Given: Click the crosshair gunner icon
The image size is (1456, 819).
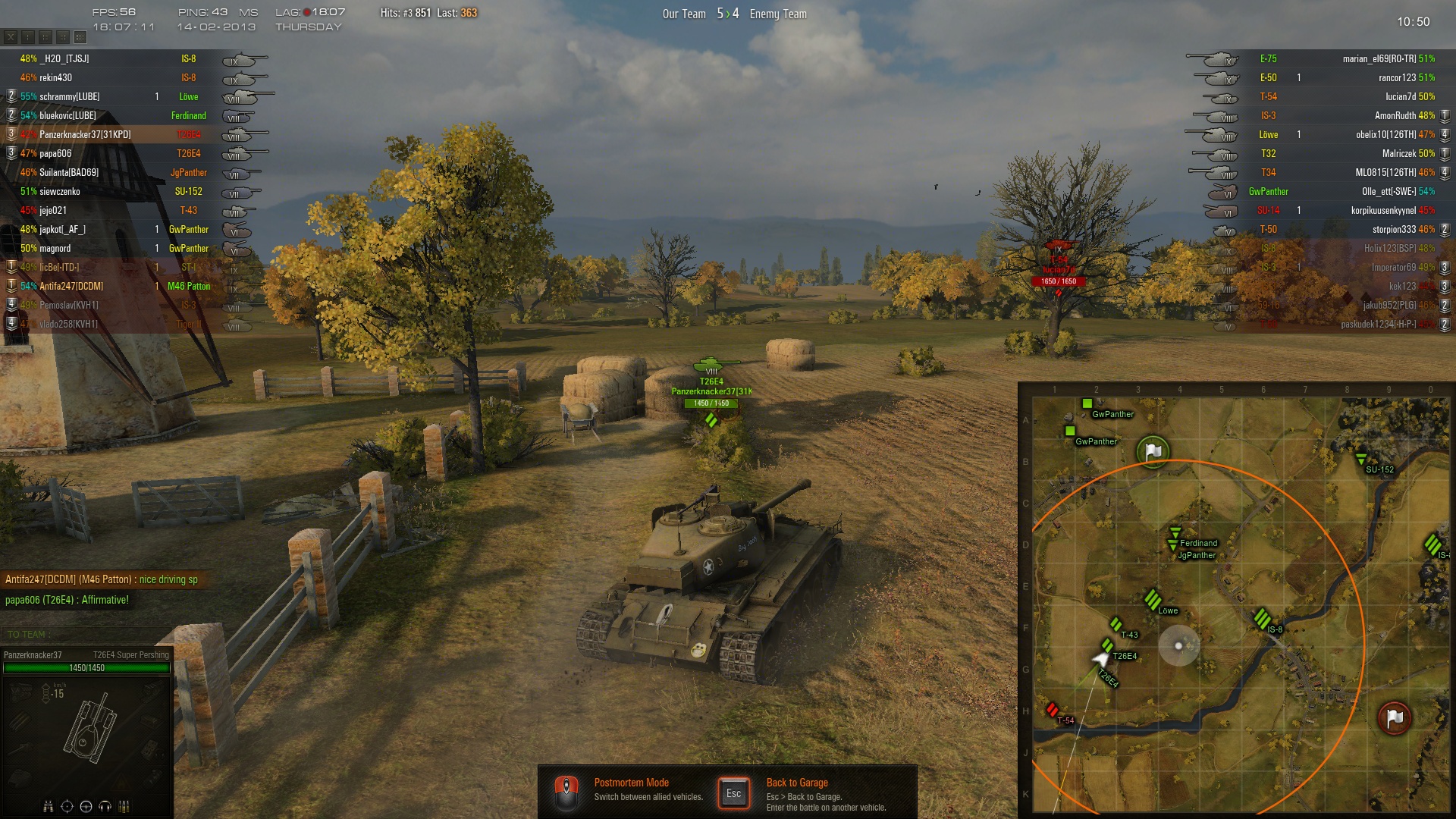Looking at the screenshot, I should [67, 806].
